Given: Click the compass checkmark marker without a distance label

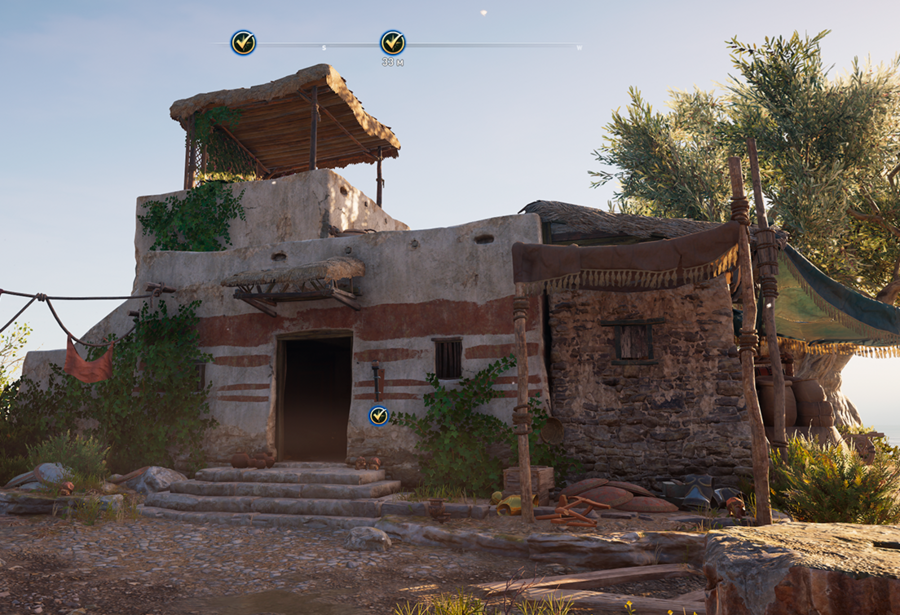Looking at the screenshot, I should click(x=243, y=42).
